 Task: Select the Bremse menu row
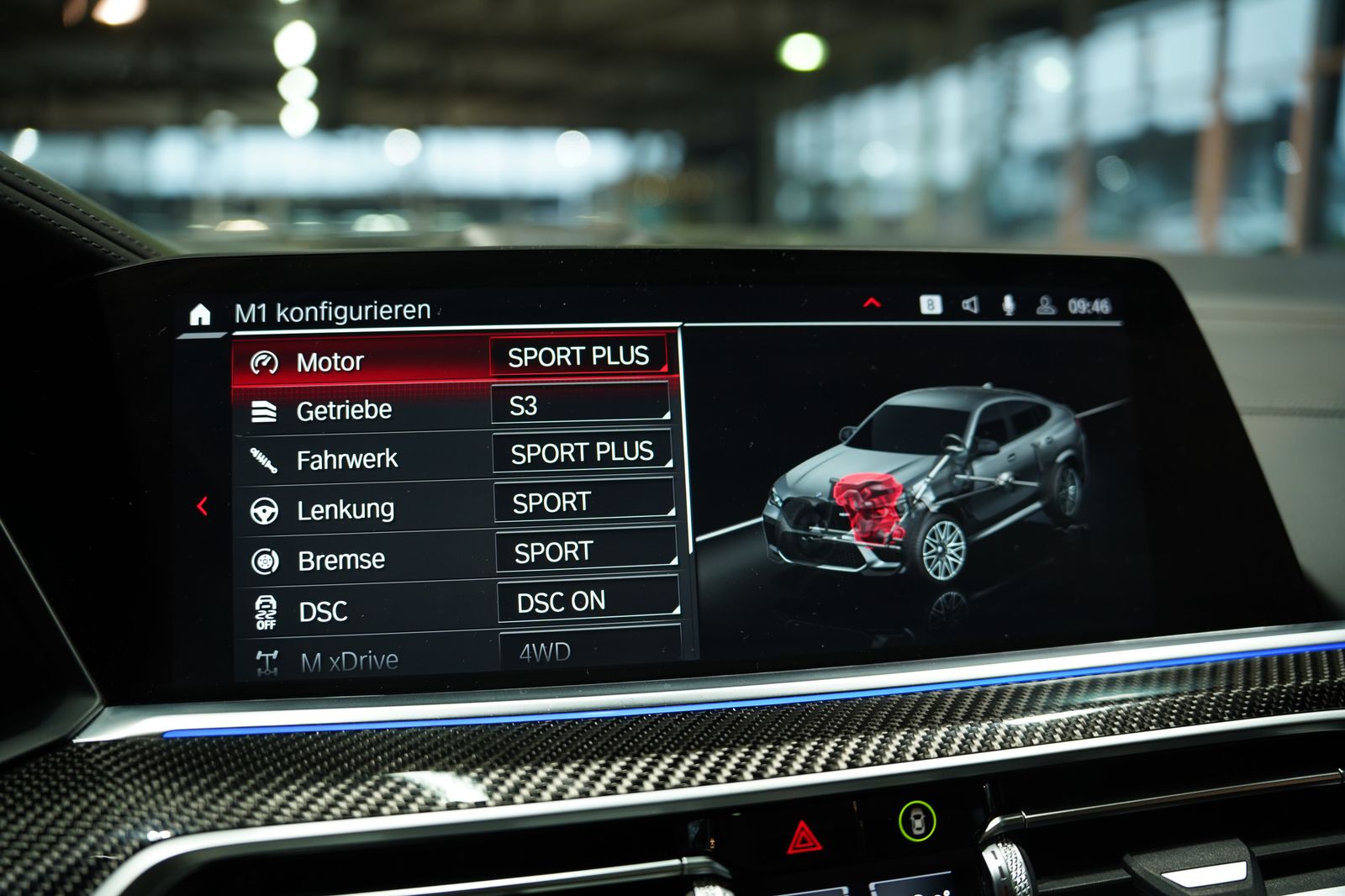tap(341, 560)
